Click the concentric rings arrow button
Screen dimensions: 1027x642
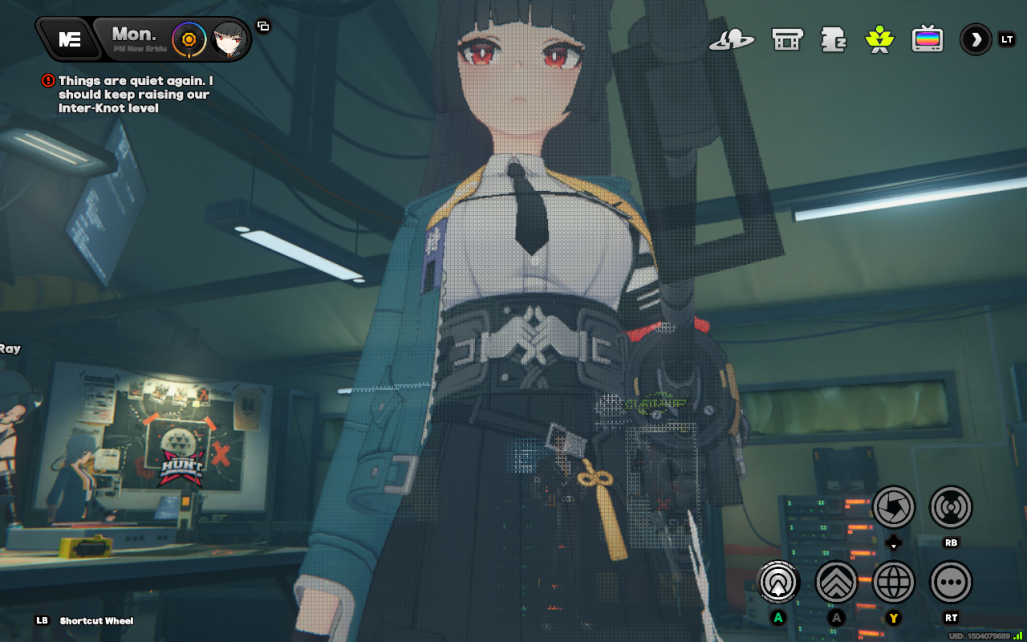(778, 581)
